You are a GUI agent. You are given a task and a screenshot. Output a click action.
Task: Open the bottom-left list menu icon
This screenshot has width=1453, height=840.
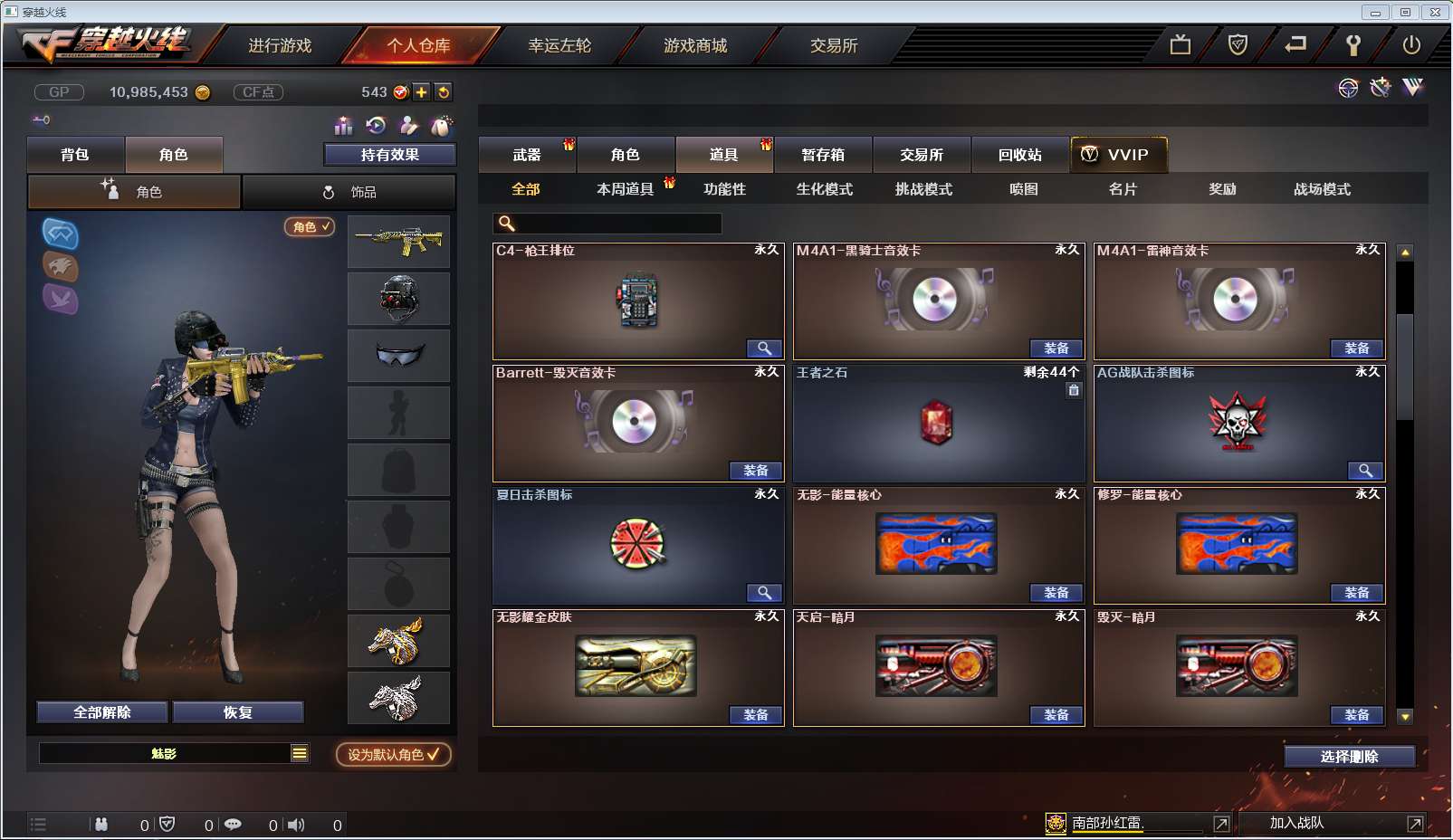(38, 824)
